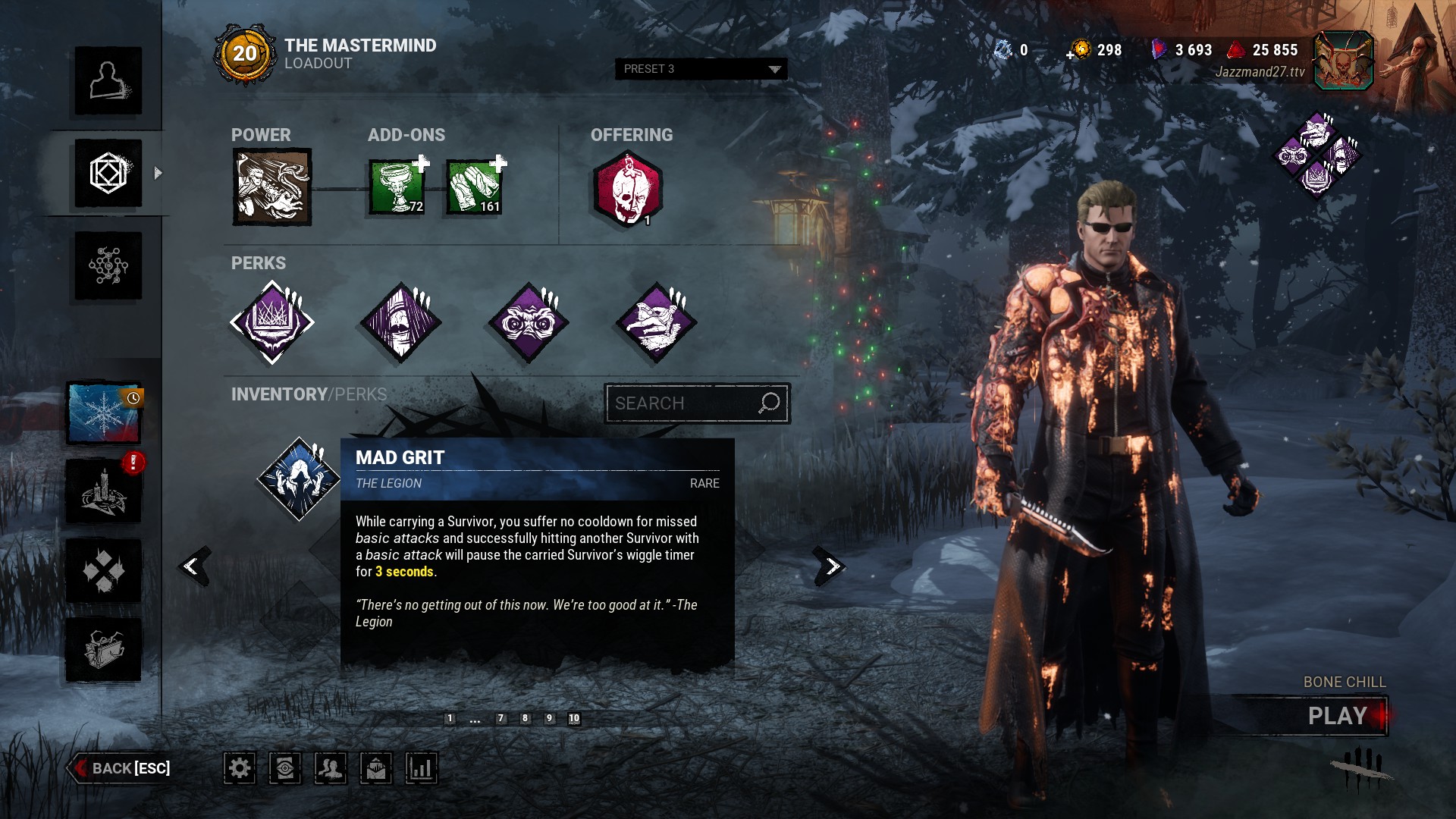Open the snowflake Bone Chill event tile

[104, 413]
